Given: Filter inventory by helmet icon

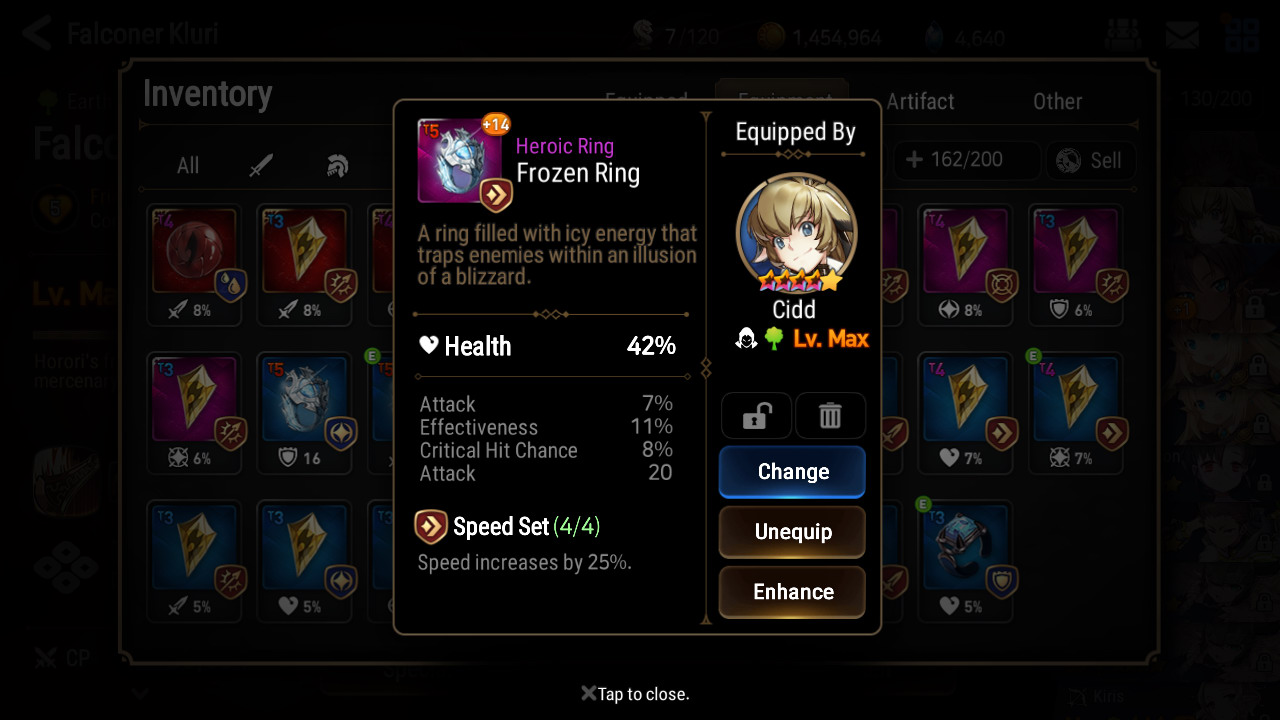Looking at the screenshot, I should (x=337, y=165).
